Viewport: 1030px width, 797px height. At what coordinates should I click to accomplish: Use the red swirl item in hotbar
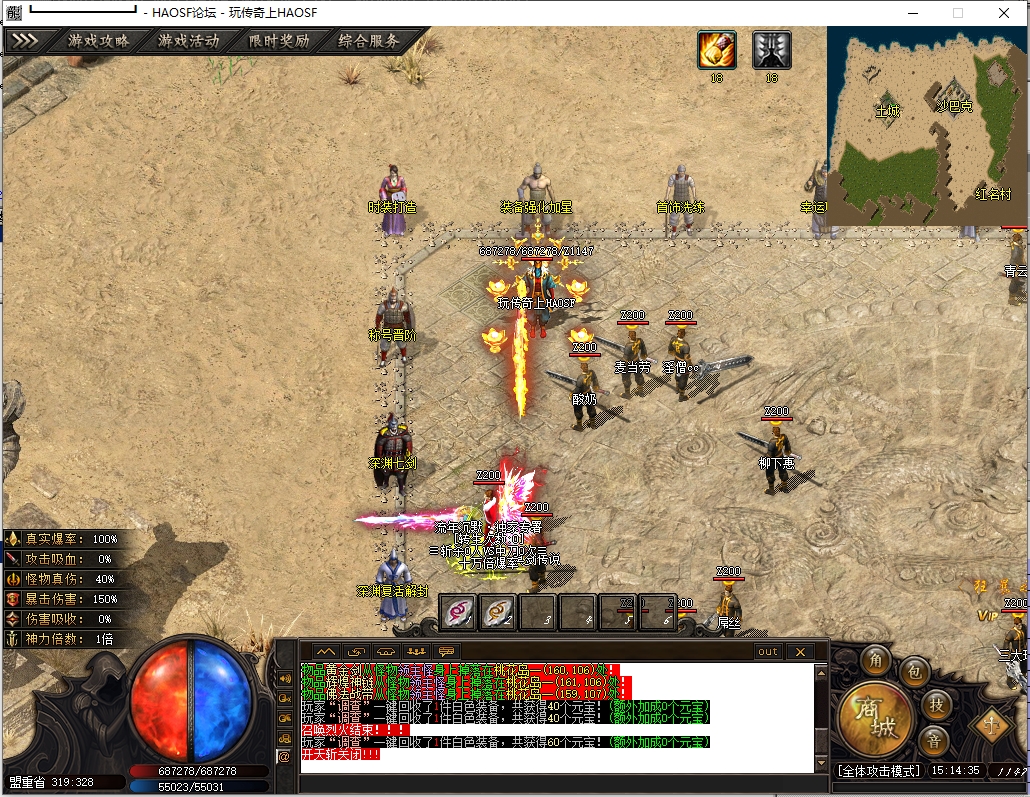[x=458, y=612]
